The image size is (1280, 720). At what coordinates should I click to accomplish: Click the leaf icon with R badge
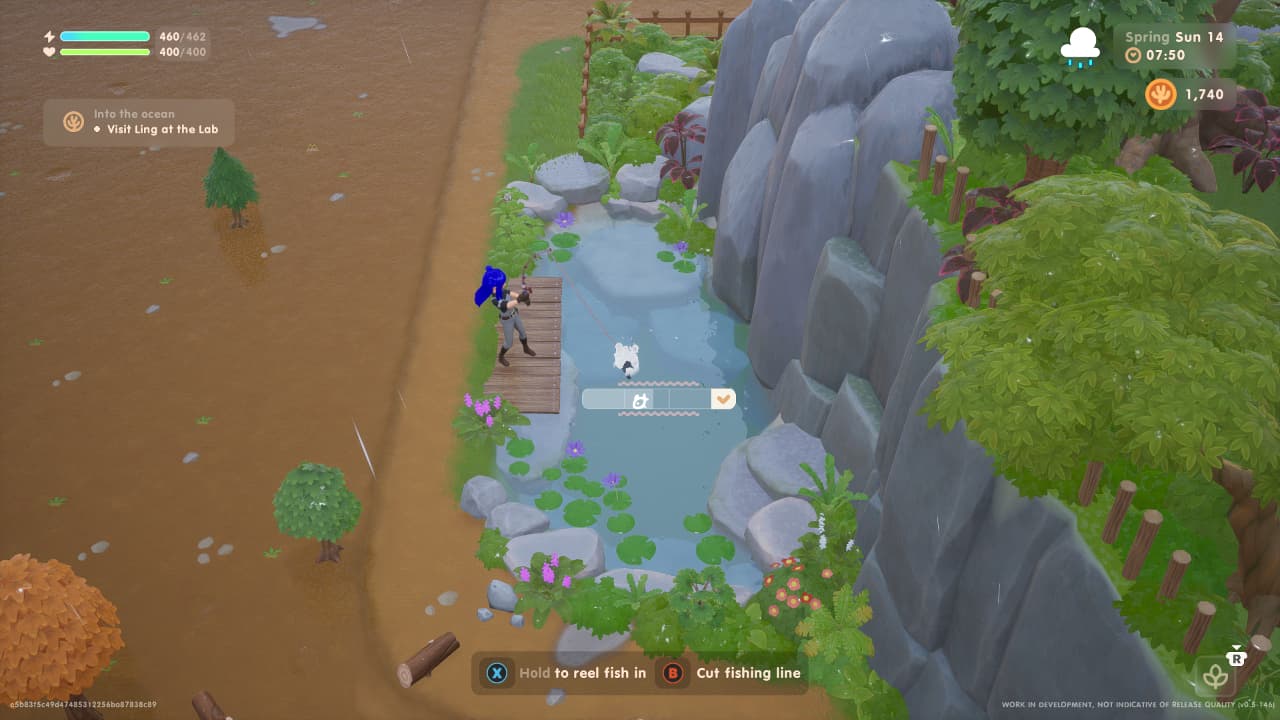pyautogui.click(x=1216, y=677)
